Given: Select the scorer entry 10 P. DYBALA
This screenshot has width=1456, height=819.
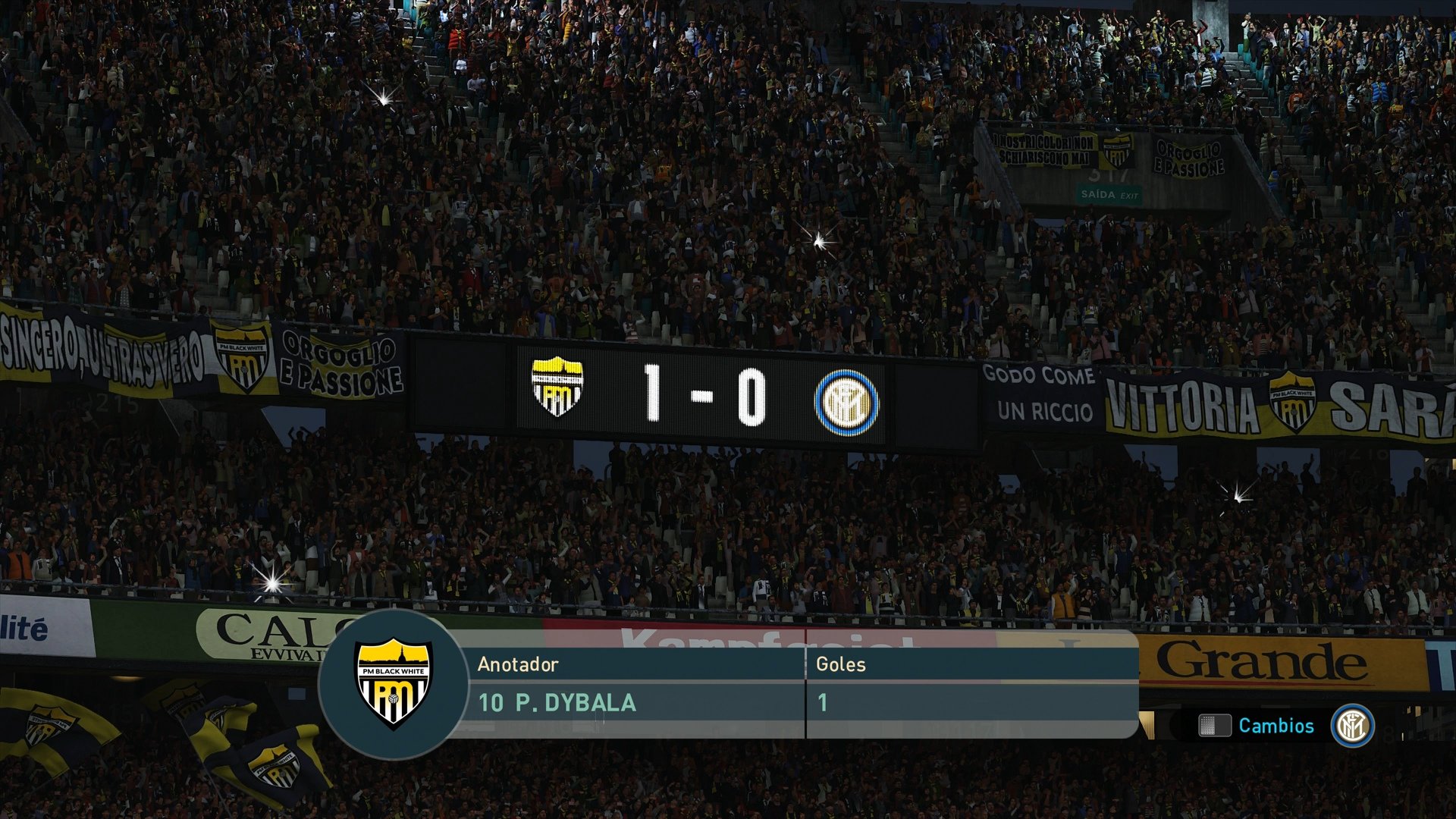Looking at the screenshot, I should 557,704.
